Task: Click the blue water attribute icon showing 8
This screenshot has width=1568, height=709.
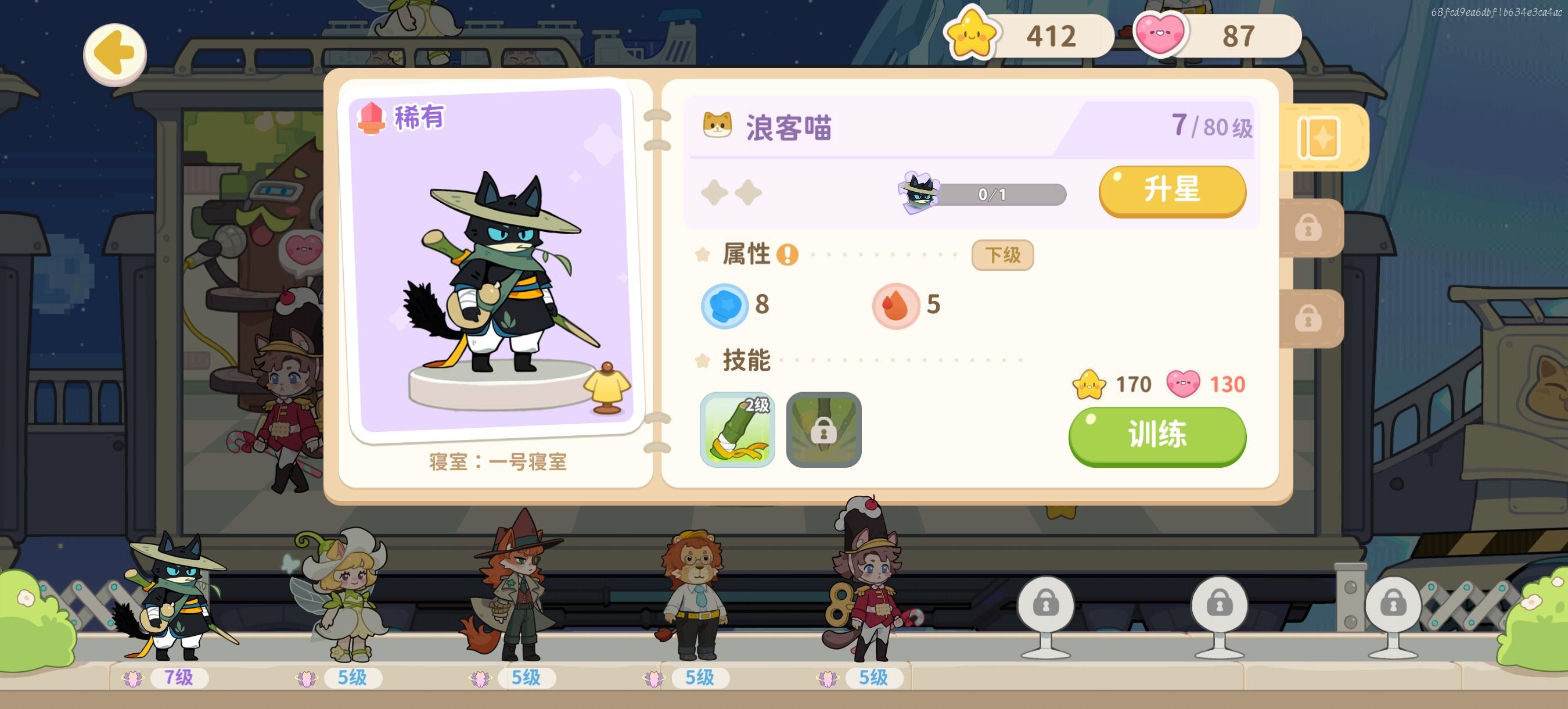Action: pos(724,306)
